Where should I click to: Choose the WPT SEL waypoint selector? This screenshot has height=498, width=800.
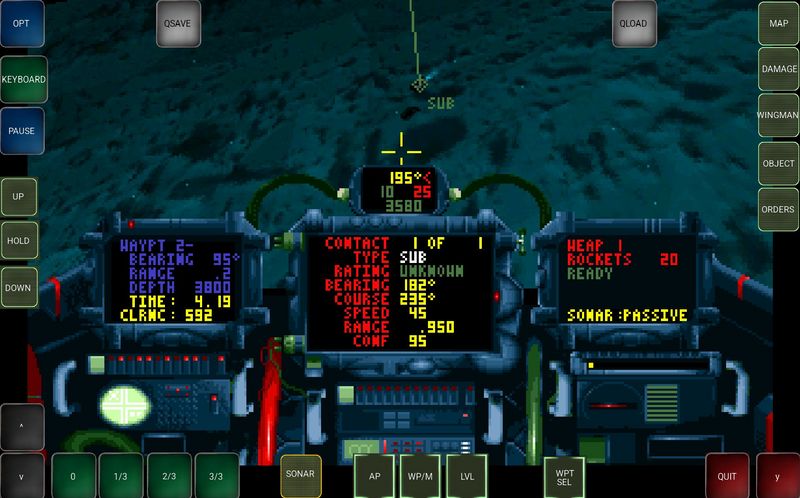564,476
